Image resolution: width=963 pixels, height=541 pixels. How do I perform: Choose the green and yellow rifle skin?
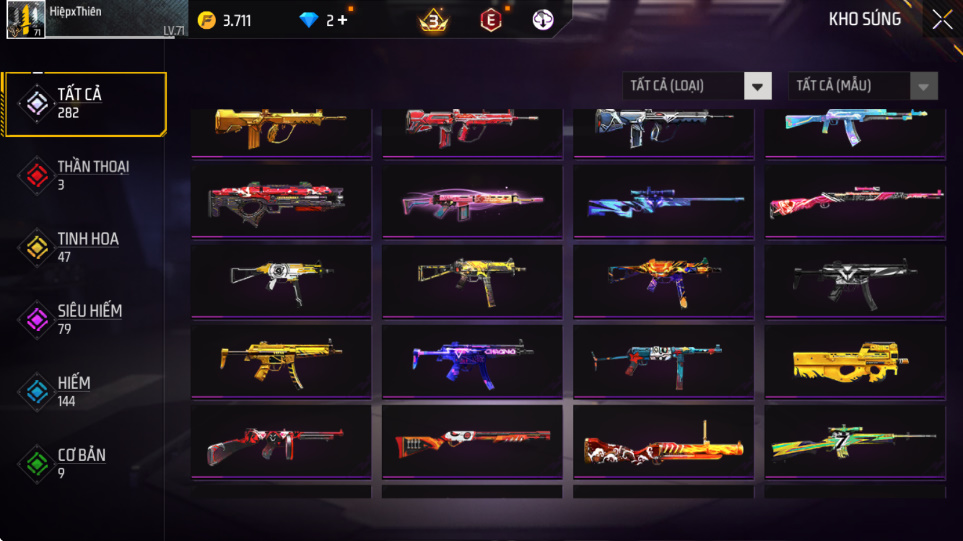click(855, 441)
